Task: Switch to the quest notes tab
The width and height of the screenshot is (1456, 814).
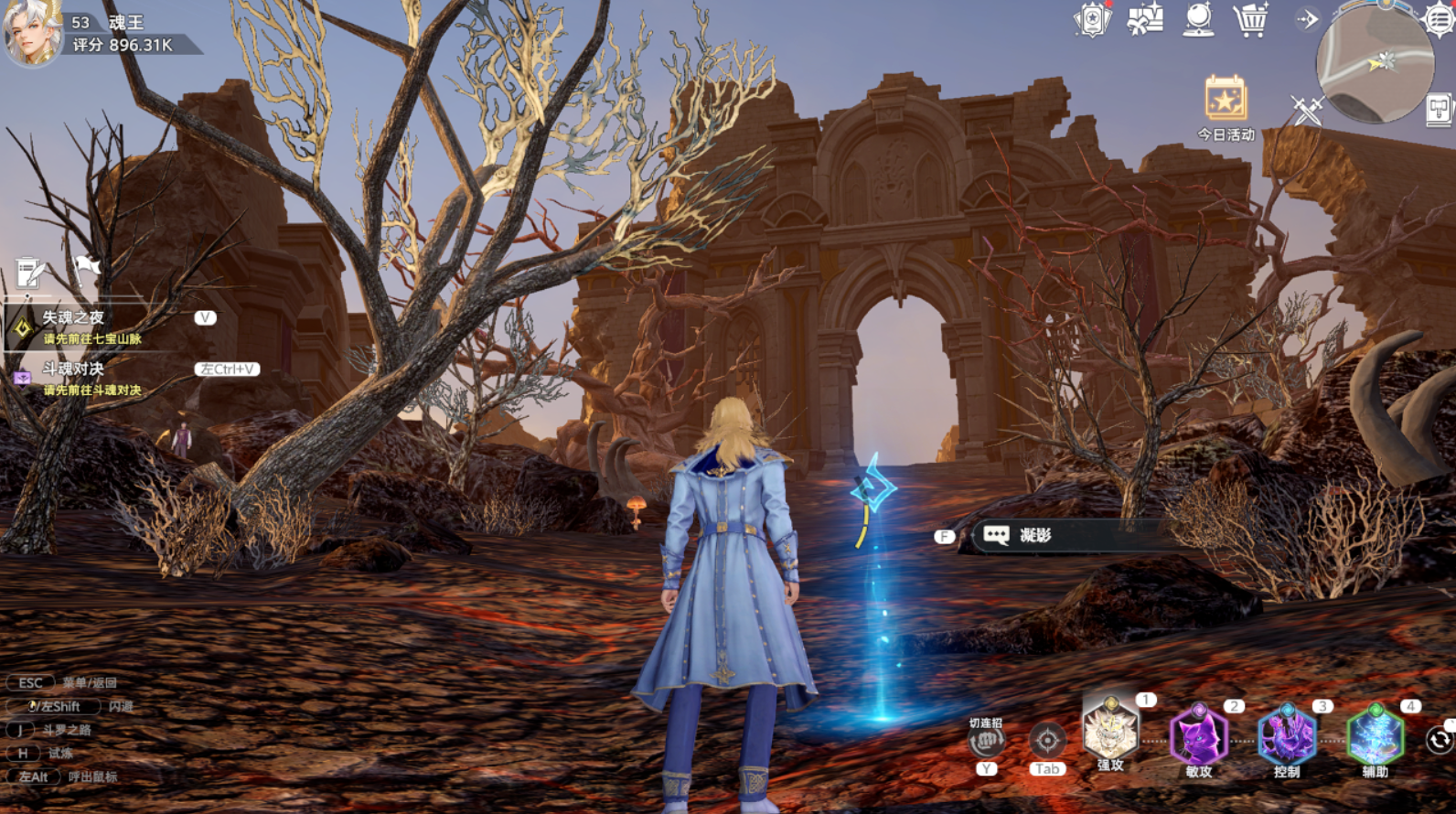Action: [x=30, y=273]
